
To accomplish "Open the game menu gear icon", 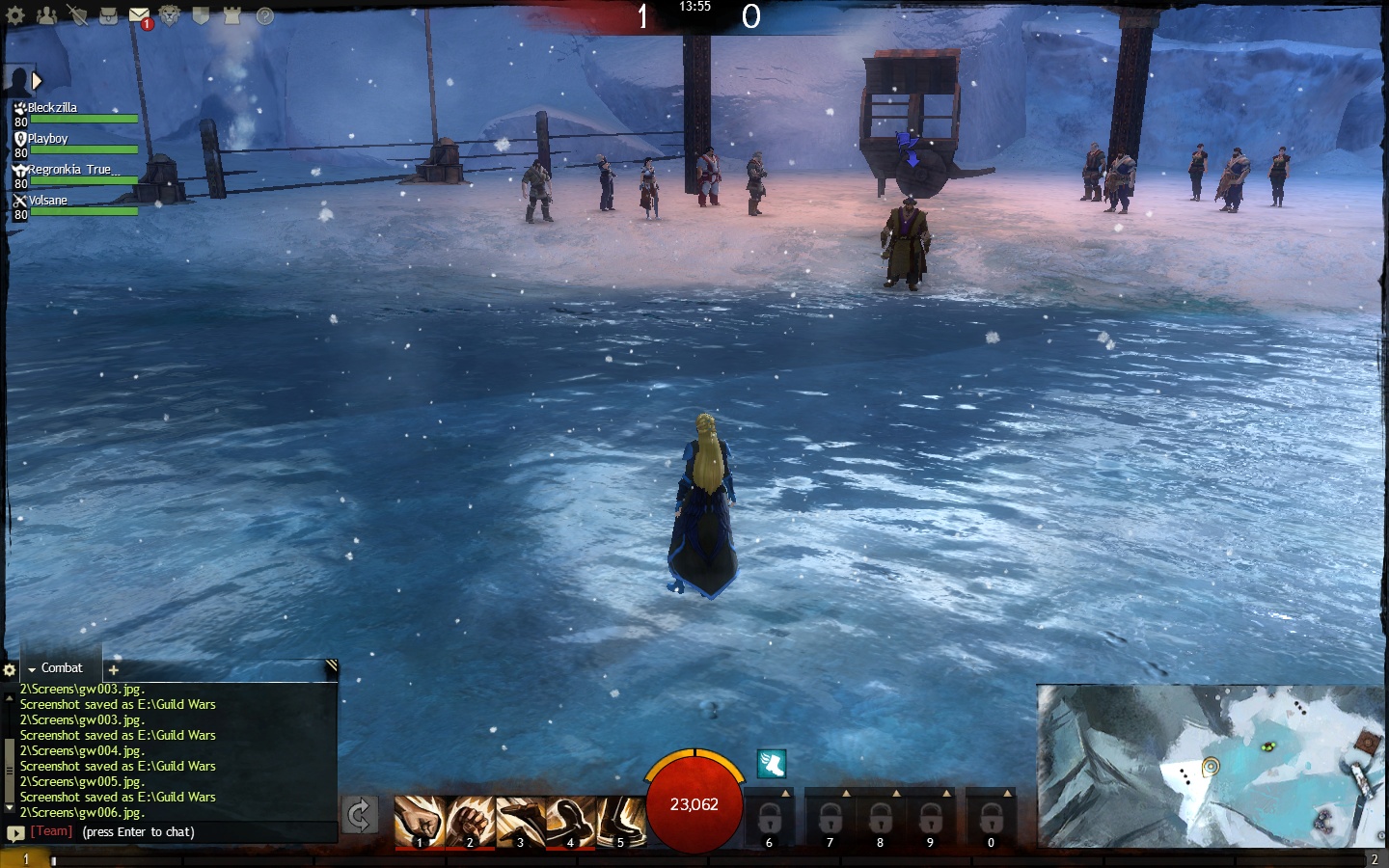I will click(15, 15).
